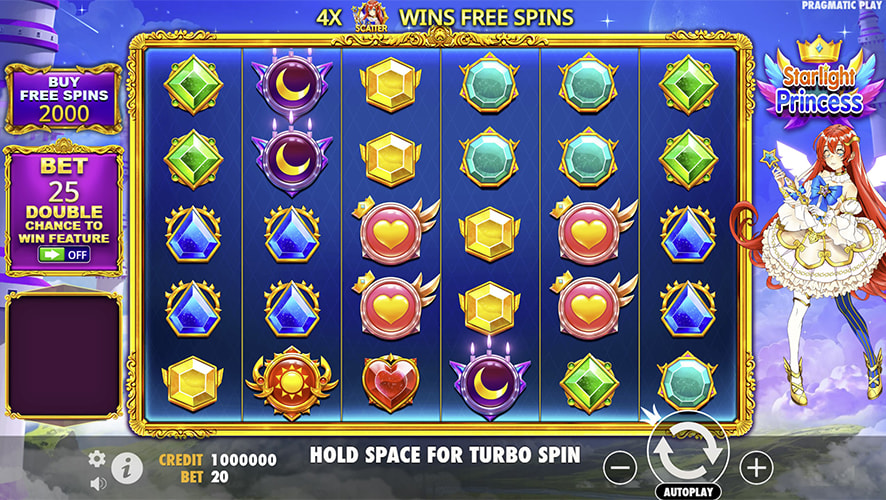Open the settings gear menu
The image size is (886, 500).
tap(97, 458)
